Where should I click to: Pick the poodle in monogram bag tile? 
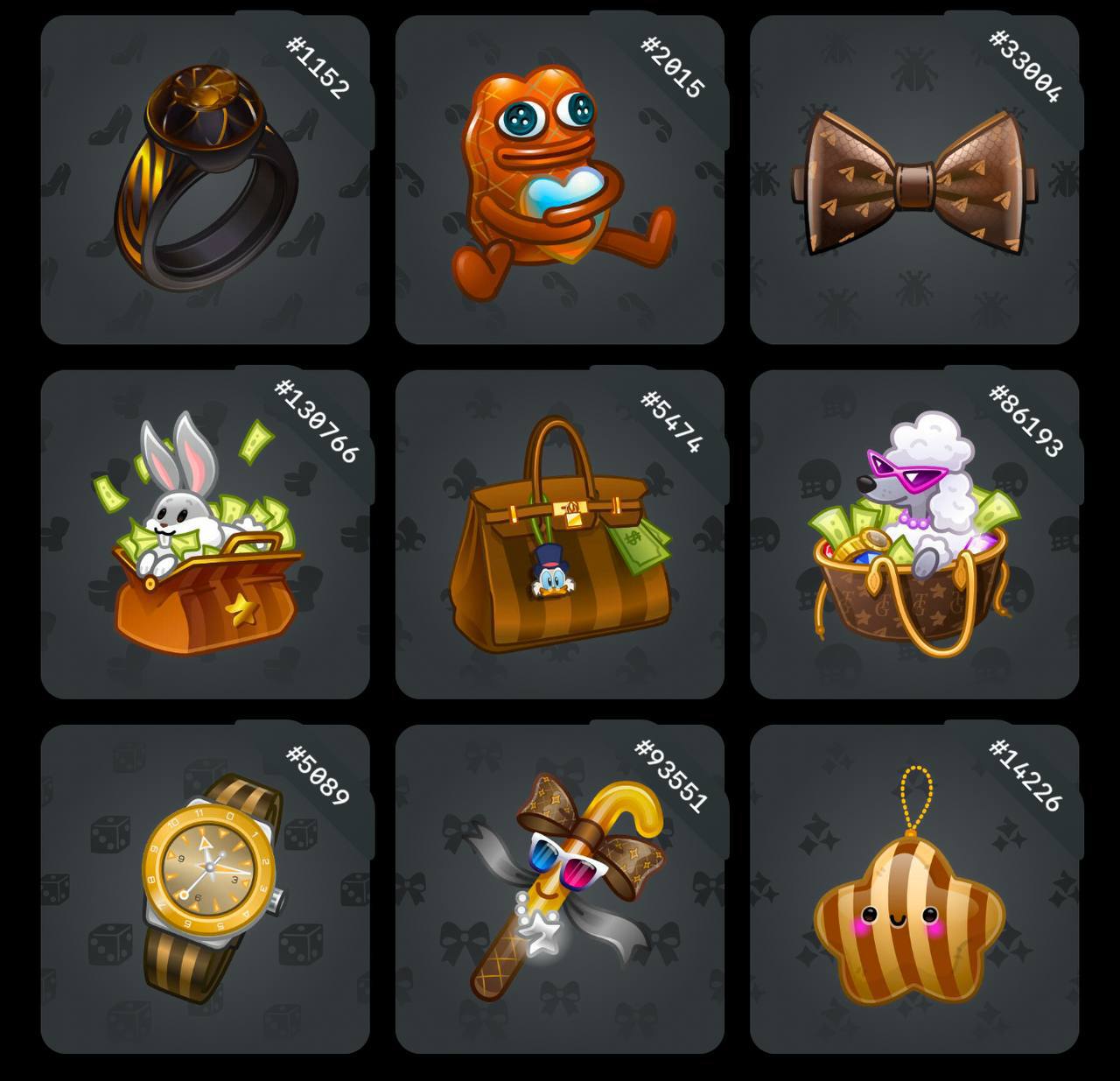click(913, 534)
